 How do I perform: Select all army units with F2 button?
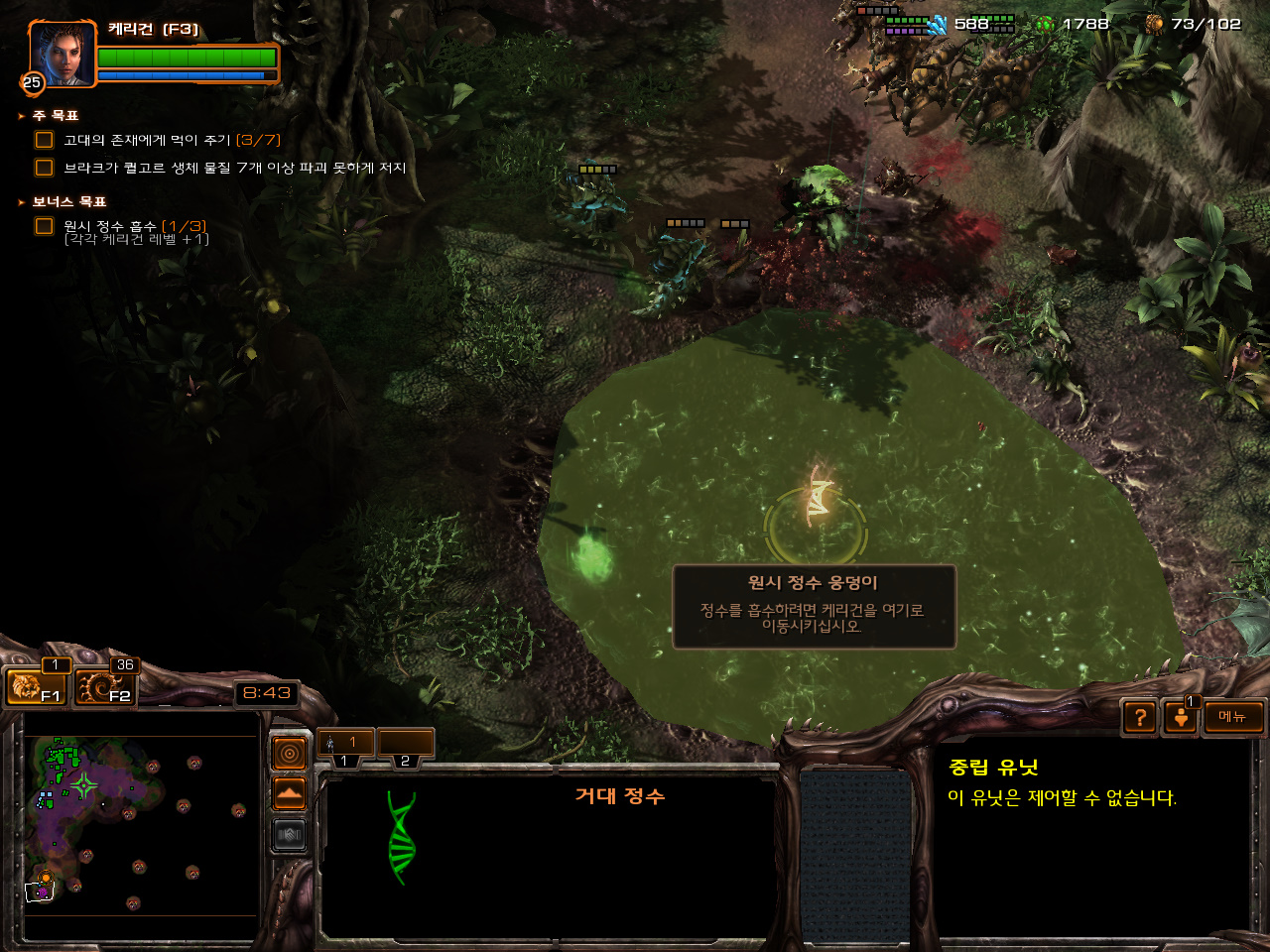103,686
